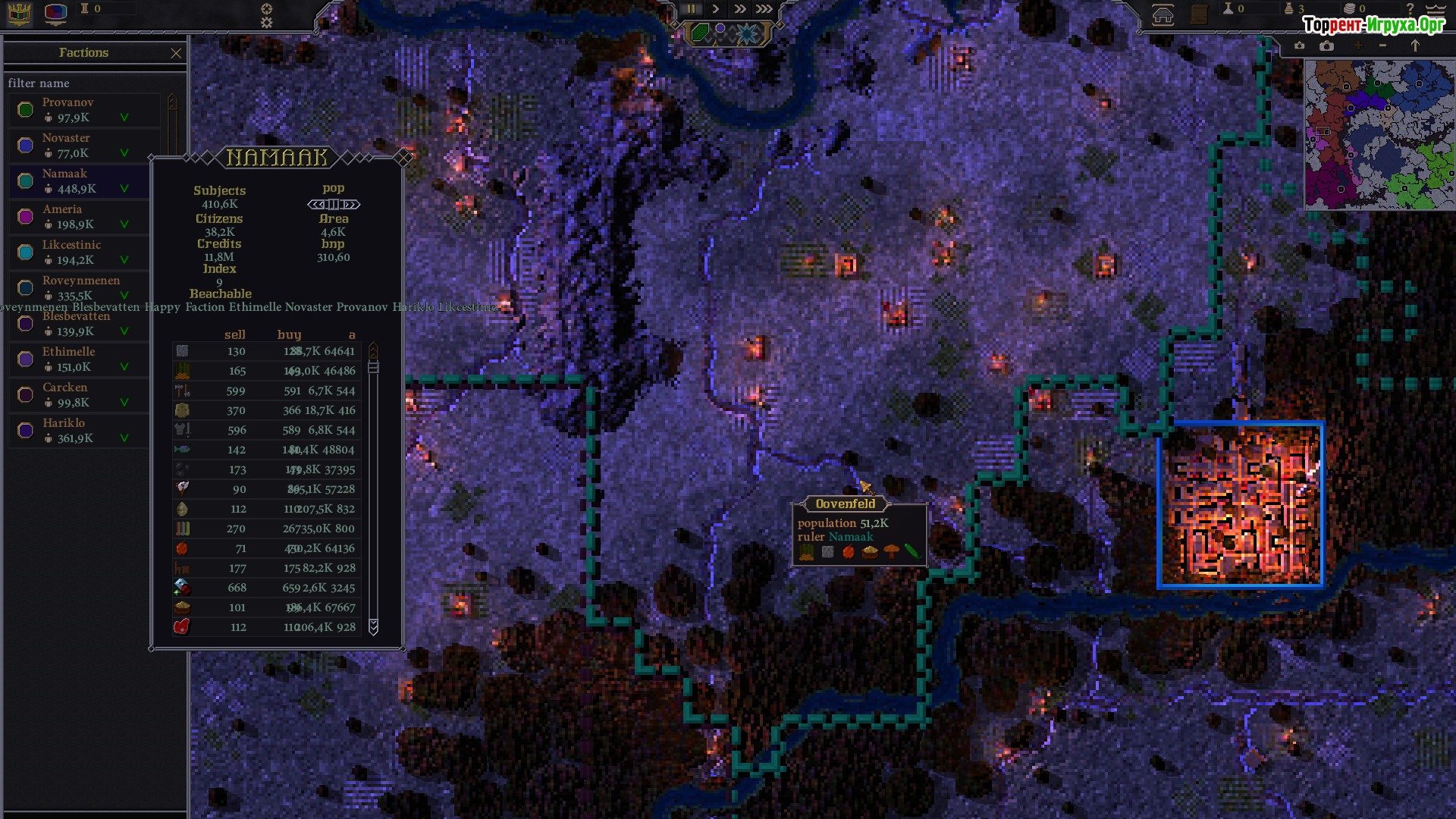1456x819 pixels.
Task: Click the pop stepper arrows in Namaak panel
Action: pyautogui.click(x=334, y=204)
